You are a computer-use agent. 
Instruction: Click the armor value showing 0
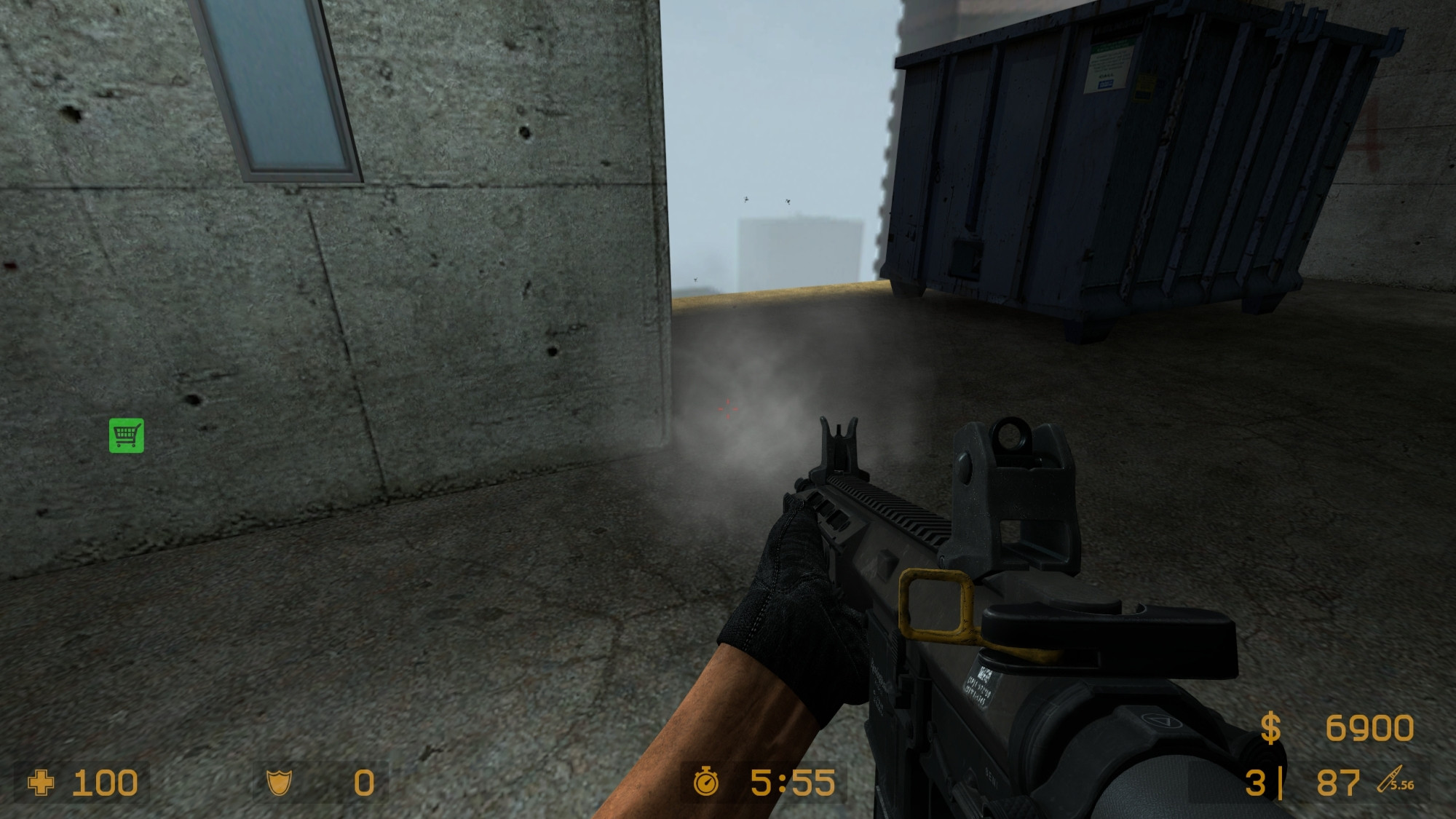(x=366, y=783)
